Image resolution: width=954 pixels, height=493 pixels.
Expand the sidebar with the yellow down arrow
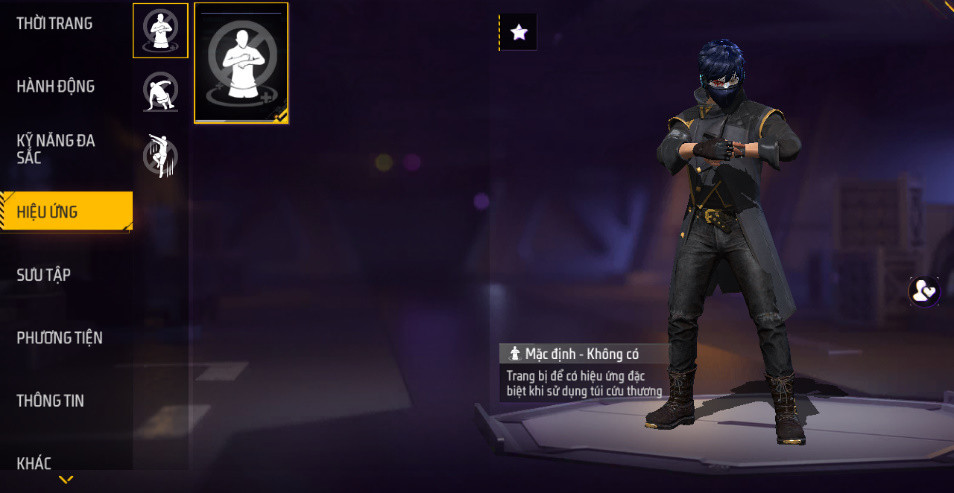(x=66, y=481)
